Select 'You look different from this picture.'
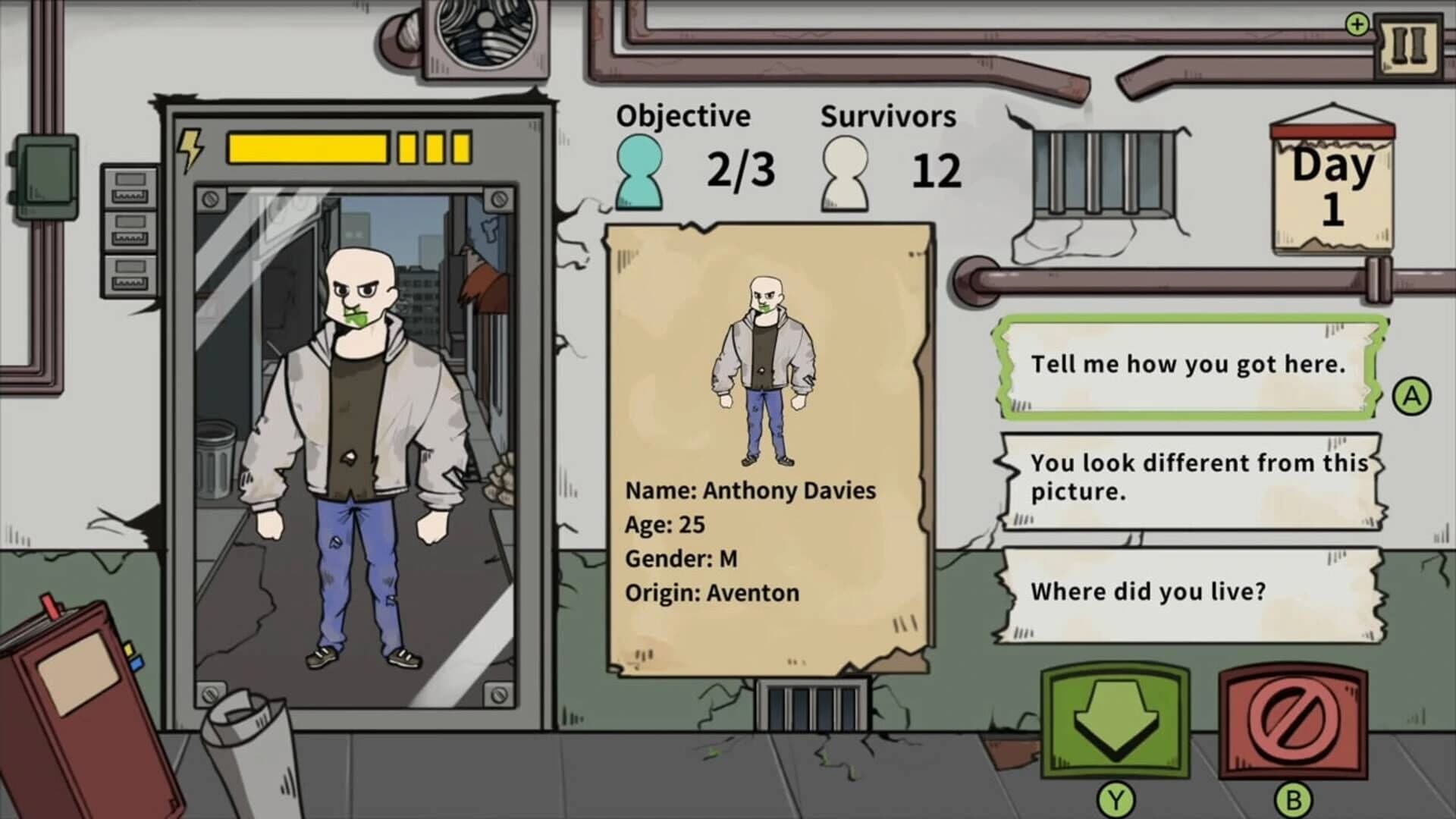1456x819 pixels. tap(1191, 478)
